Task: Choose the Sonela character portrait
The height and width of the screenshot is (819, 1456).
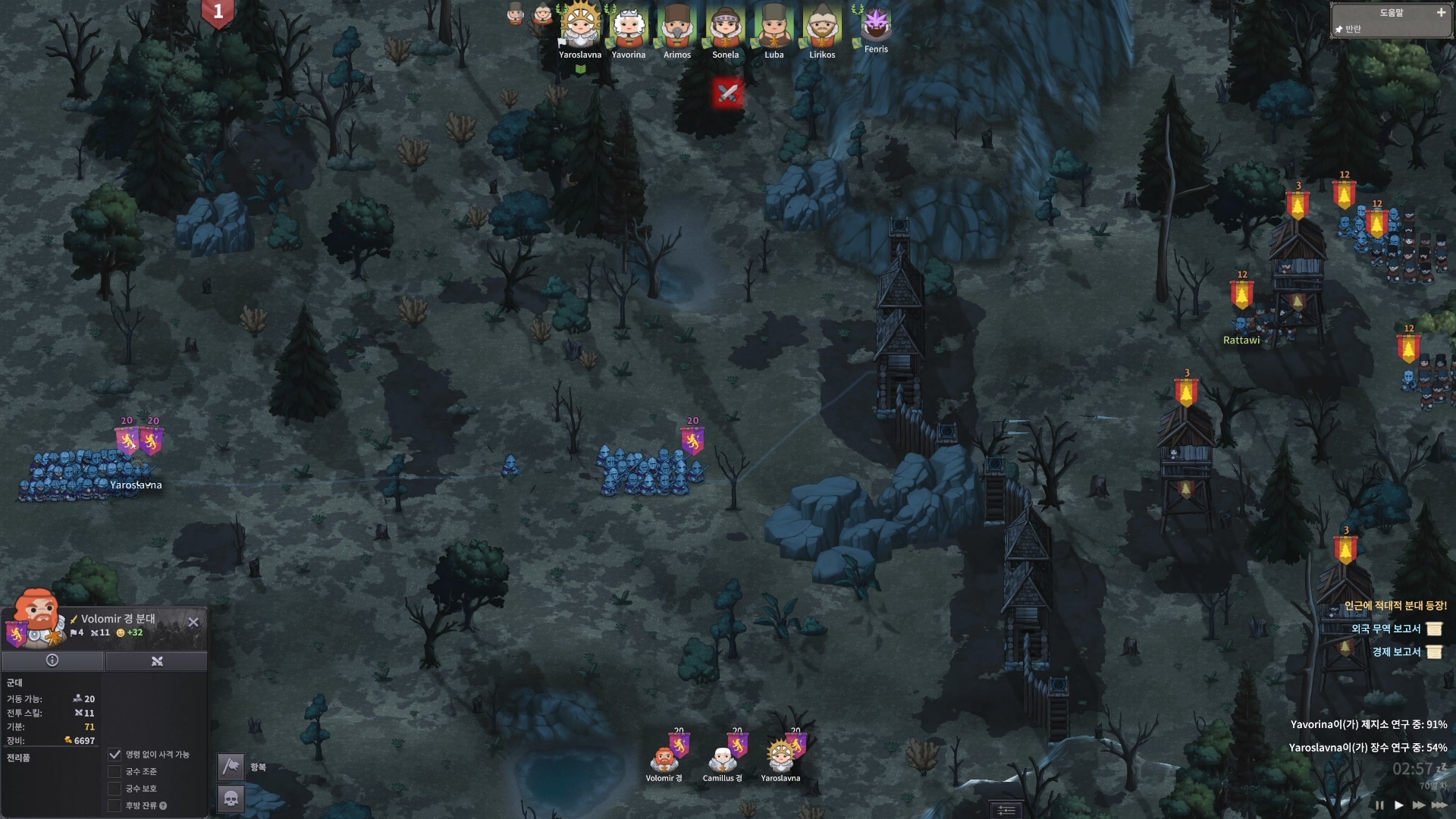Action: pos(725,27)
